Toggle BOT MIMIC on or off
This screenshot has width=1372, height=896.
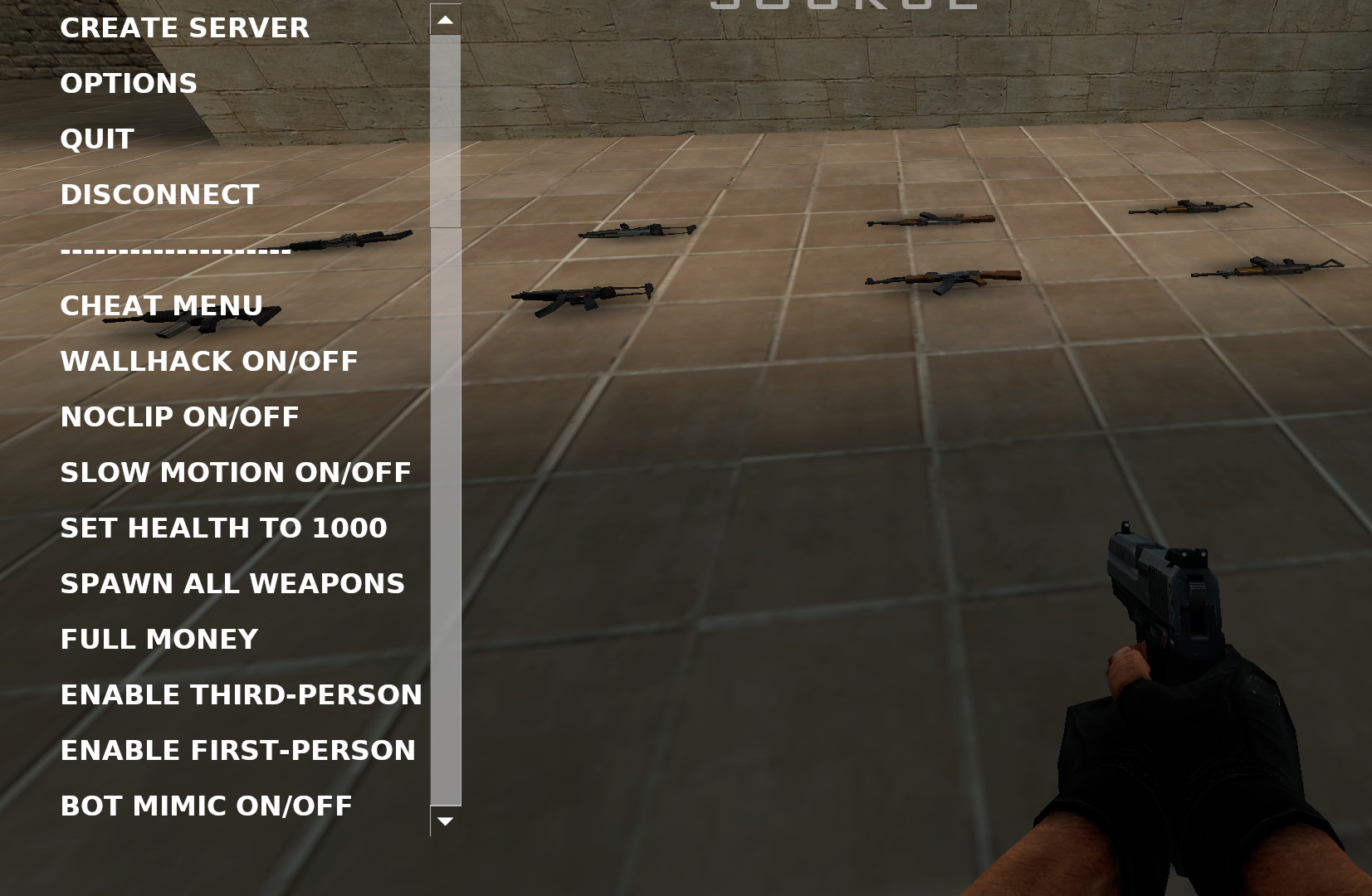point(205,805)
